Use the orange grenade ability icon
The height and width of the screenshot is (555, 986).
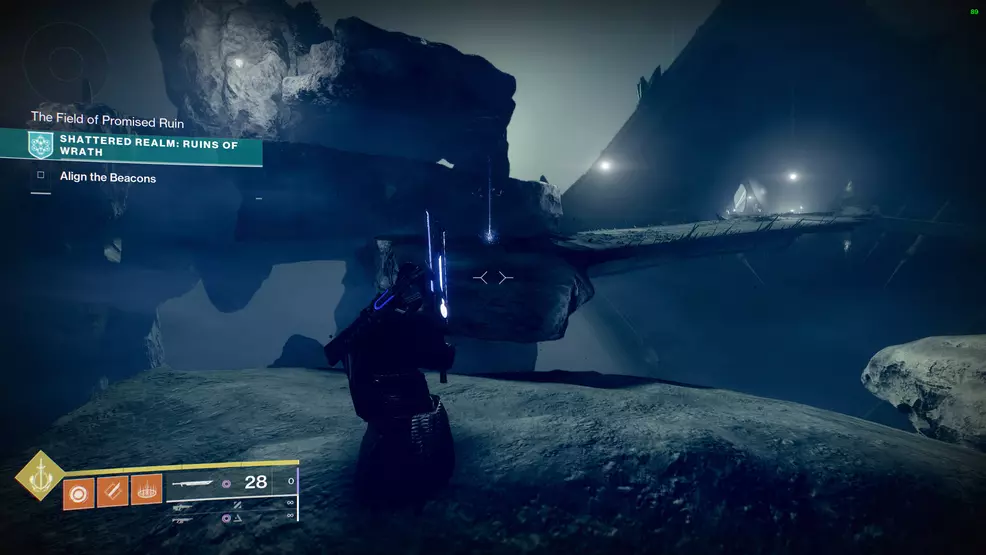79,493
